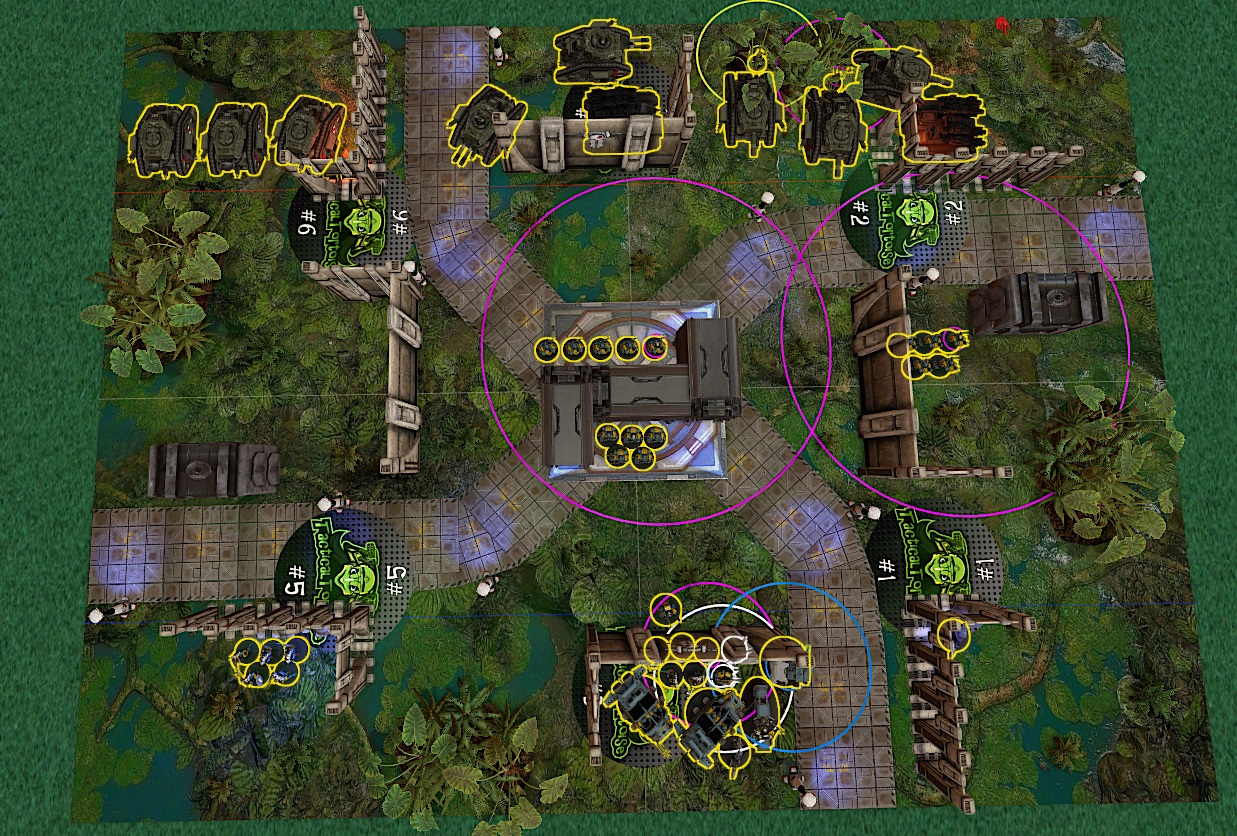Select the lone outlined model beside objective #1

point(955,634)
